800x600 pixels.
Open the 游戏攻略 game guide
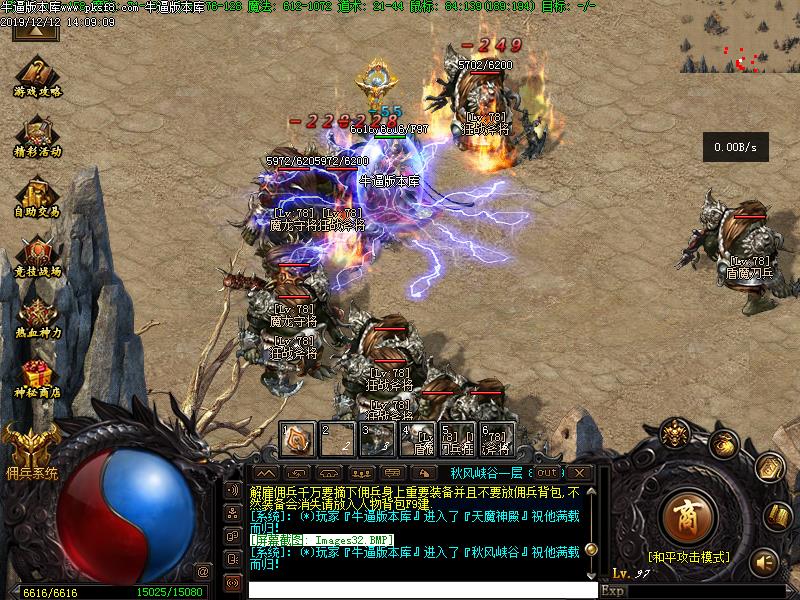[37, 76]
